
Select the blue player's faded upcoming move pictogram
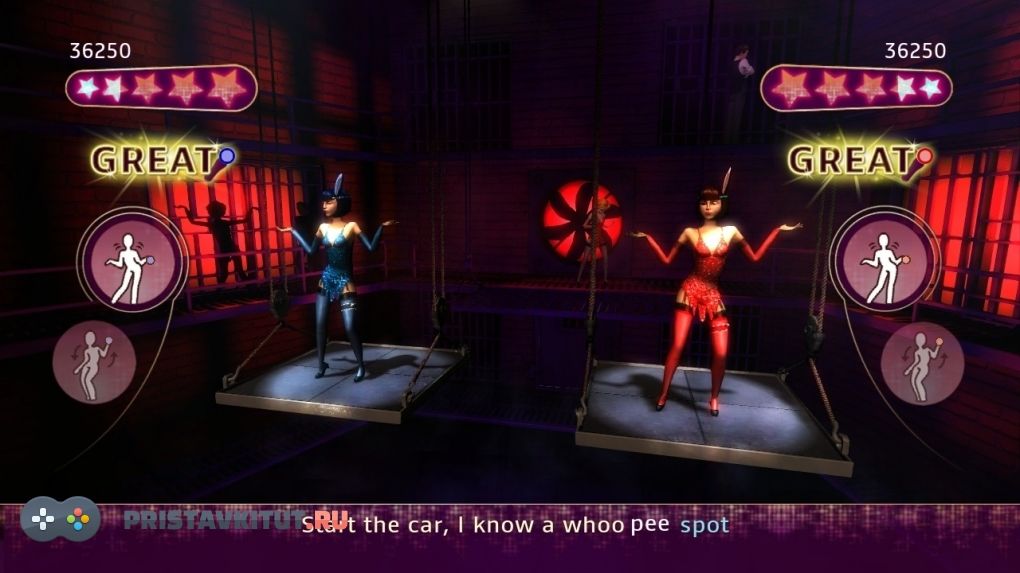[x=94, y=361]
